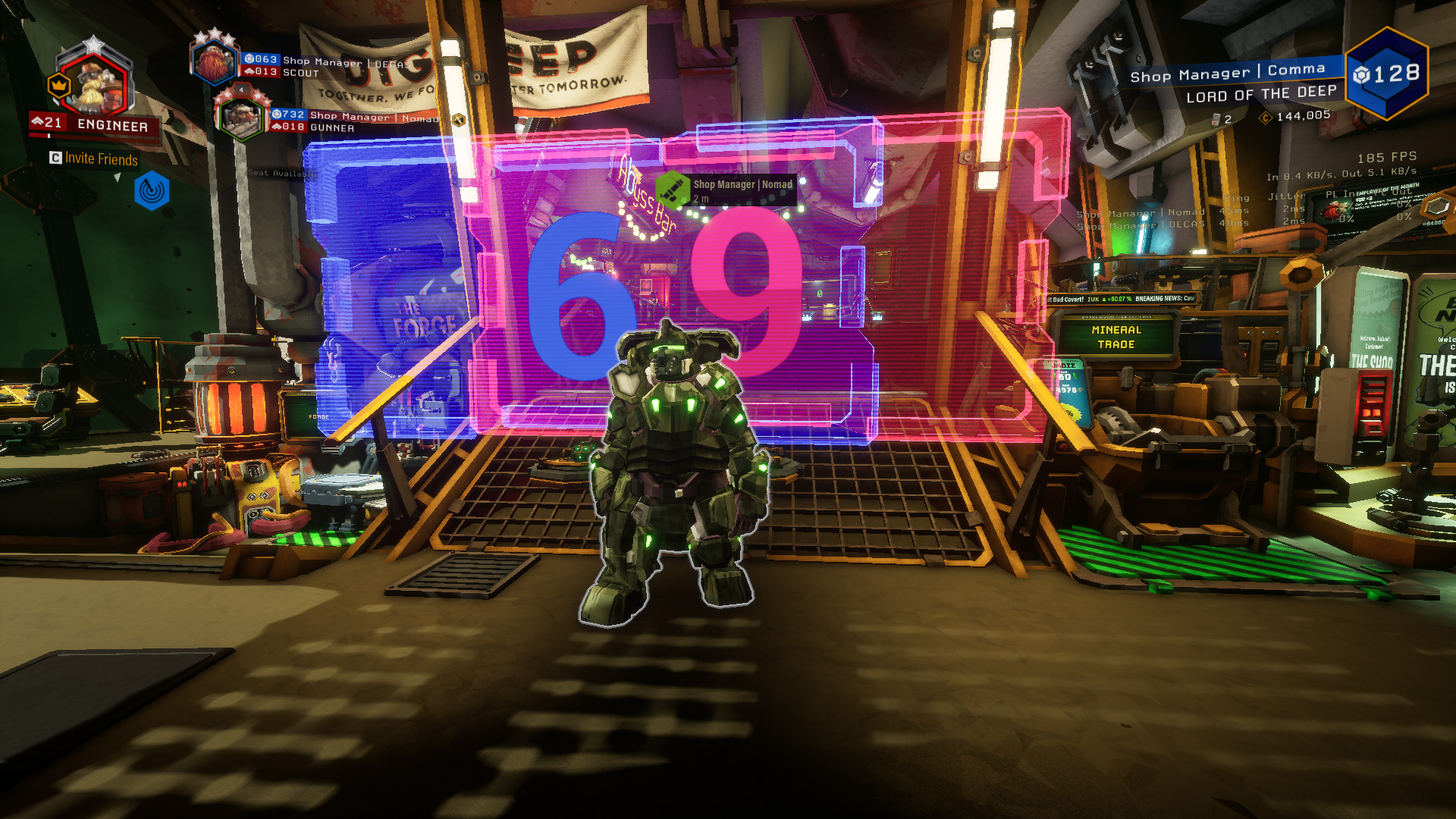Select the Gunner teammate portrait
Screen dimensions: 1456x819
click(240, 118)
